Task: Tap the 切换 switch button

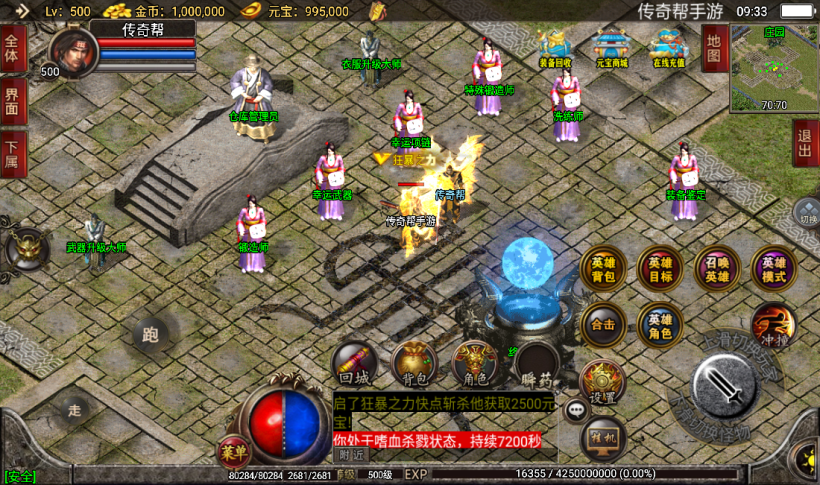Action: (x=807, y=214)
